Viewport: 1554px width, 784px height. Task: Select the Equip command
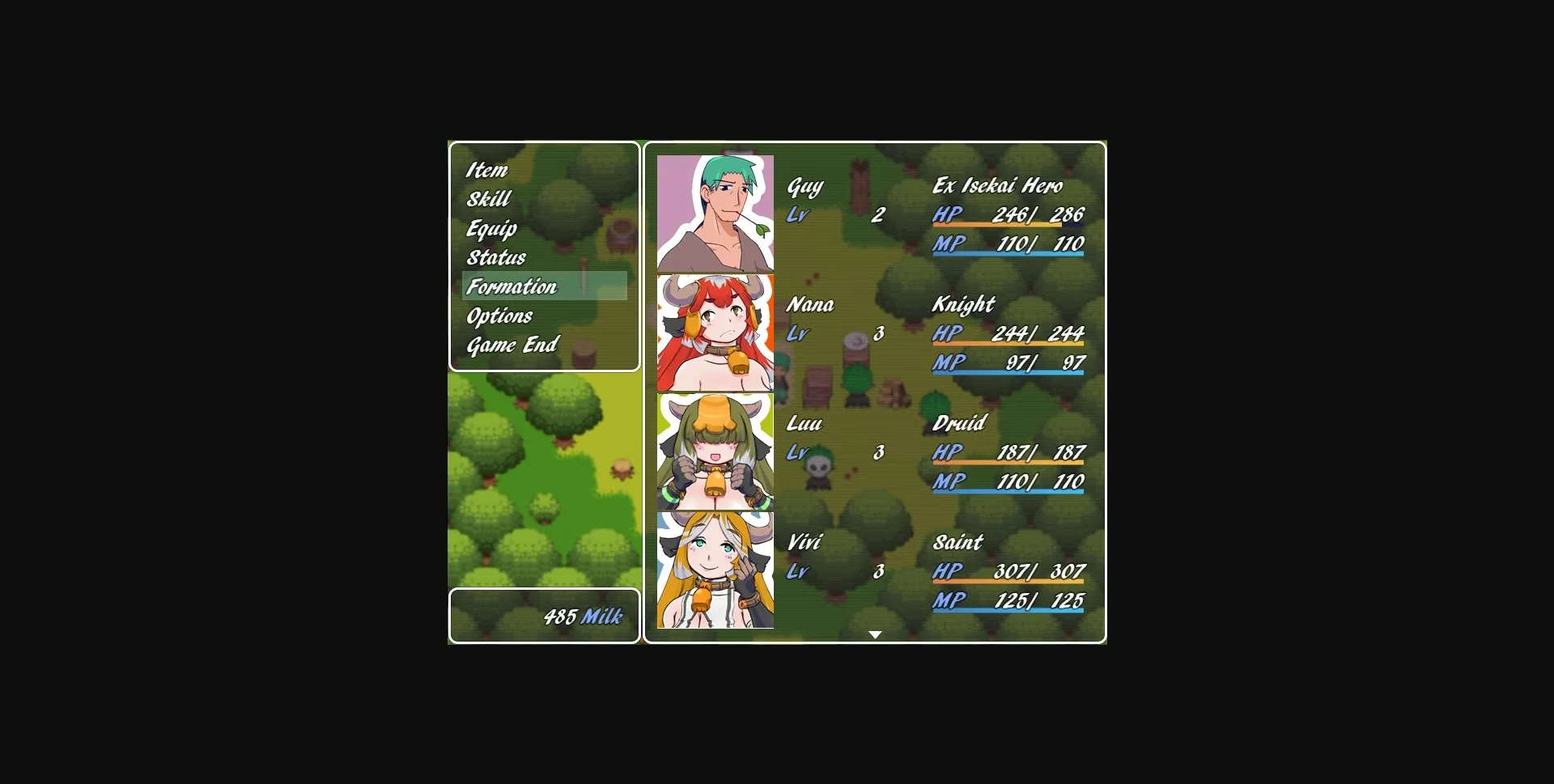(x=491, y=228)
